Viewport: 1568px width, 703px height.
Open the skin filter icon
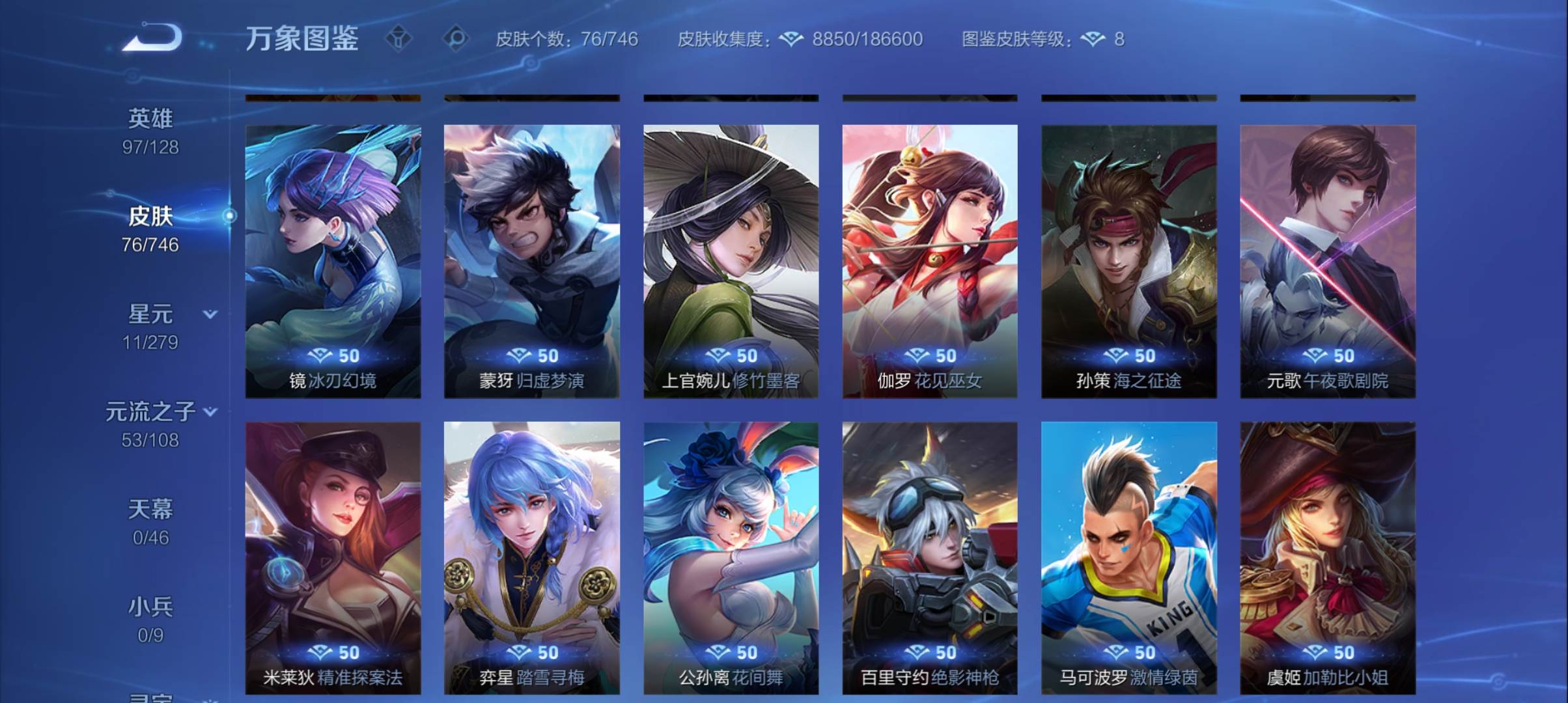(x=397, y=39)
